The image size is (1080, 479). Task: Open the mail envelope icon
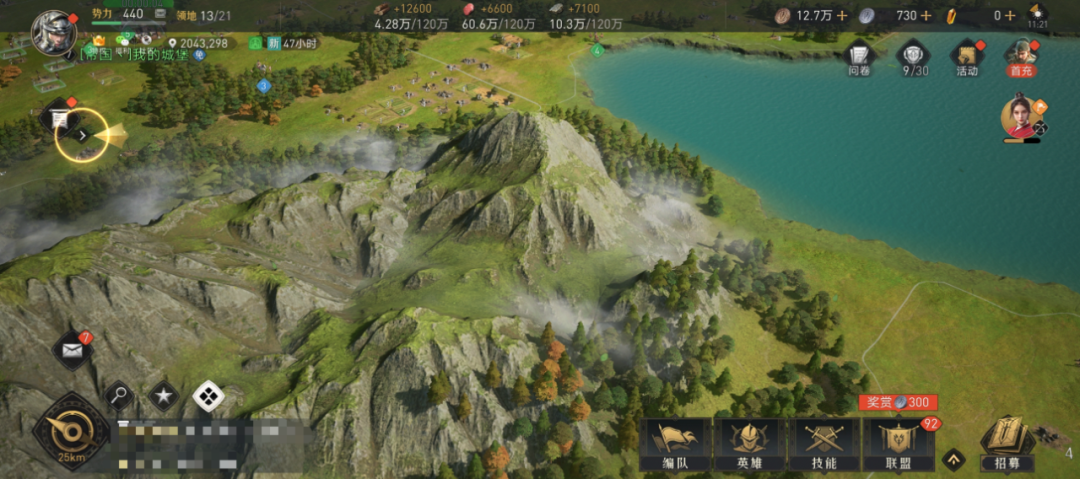[72, 349]
